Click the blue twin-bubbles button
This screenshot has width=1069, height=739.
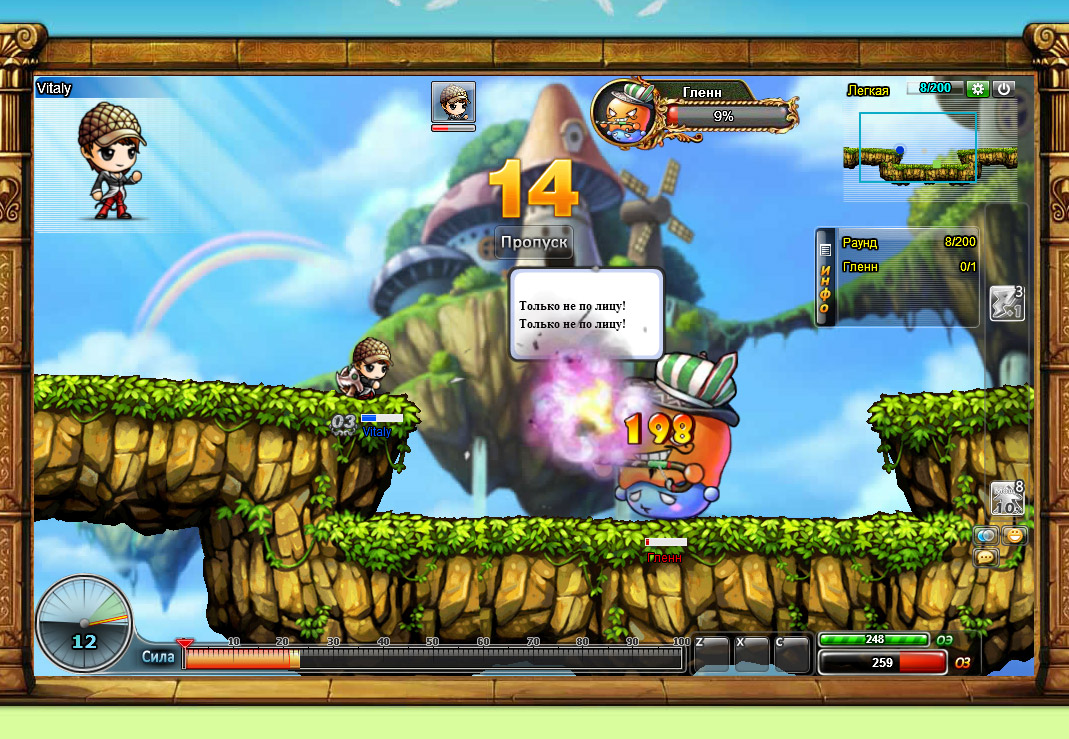(x=986, y=536)
